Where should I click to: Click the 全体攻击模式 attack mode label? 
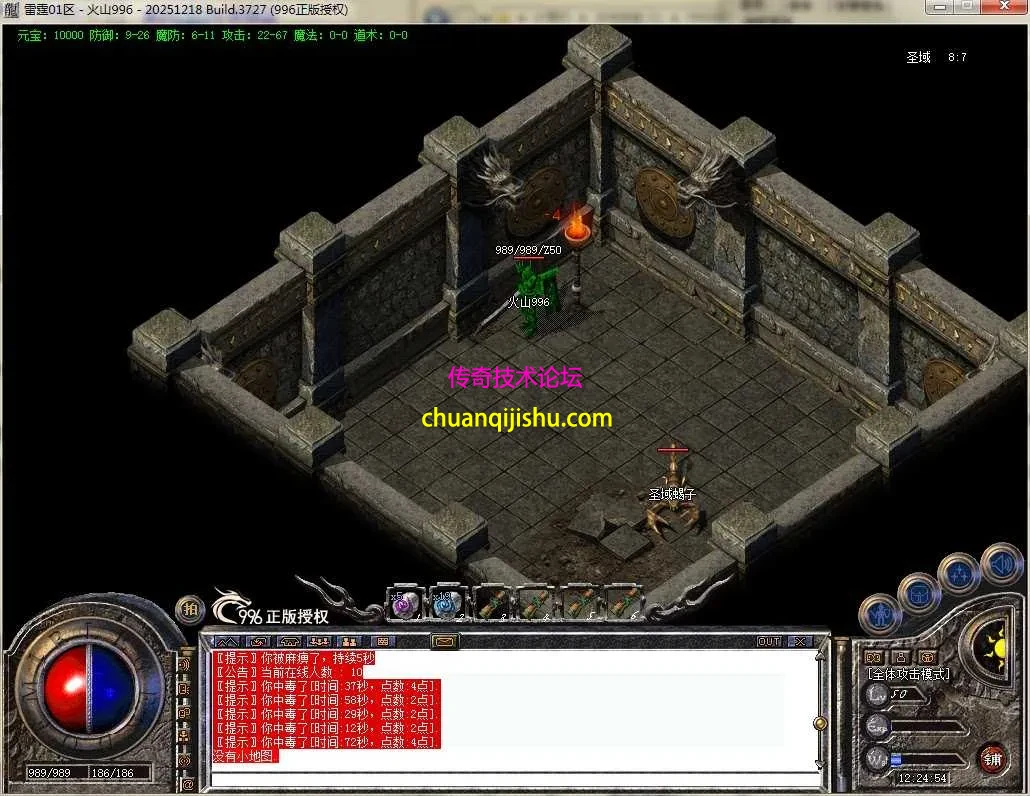908,674
